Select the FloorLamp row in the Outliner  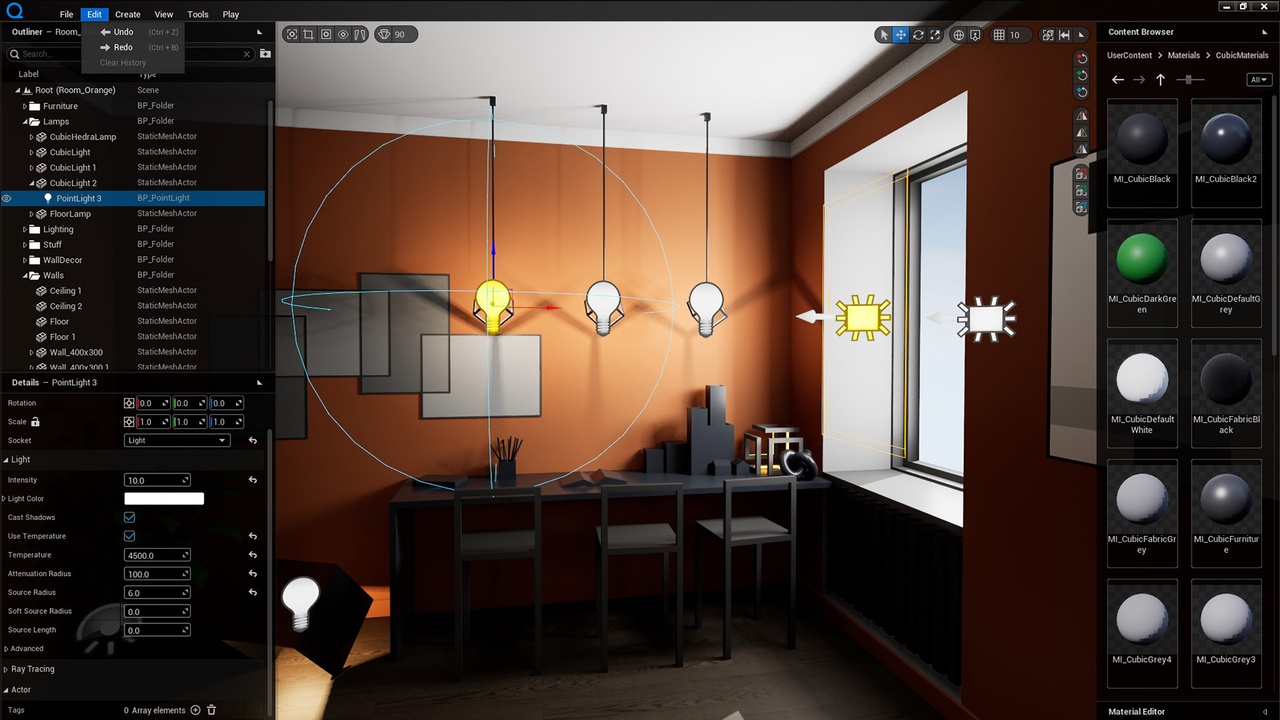[x=70, y=214]
